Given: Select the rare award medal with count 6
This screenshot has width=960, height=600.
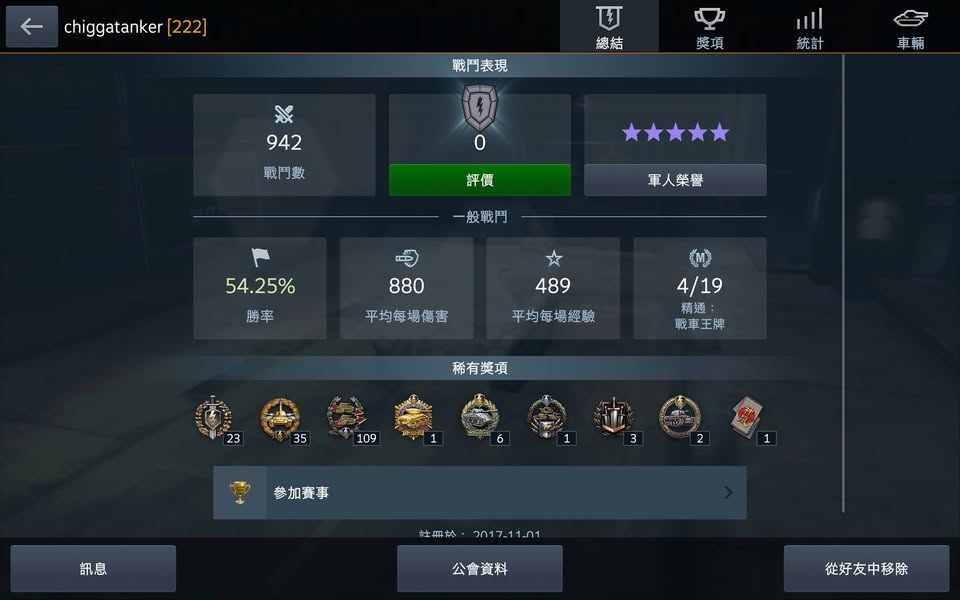Looking at the screenshot, I should (480, 418).
